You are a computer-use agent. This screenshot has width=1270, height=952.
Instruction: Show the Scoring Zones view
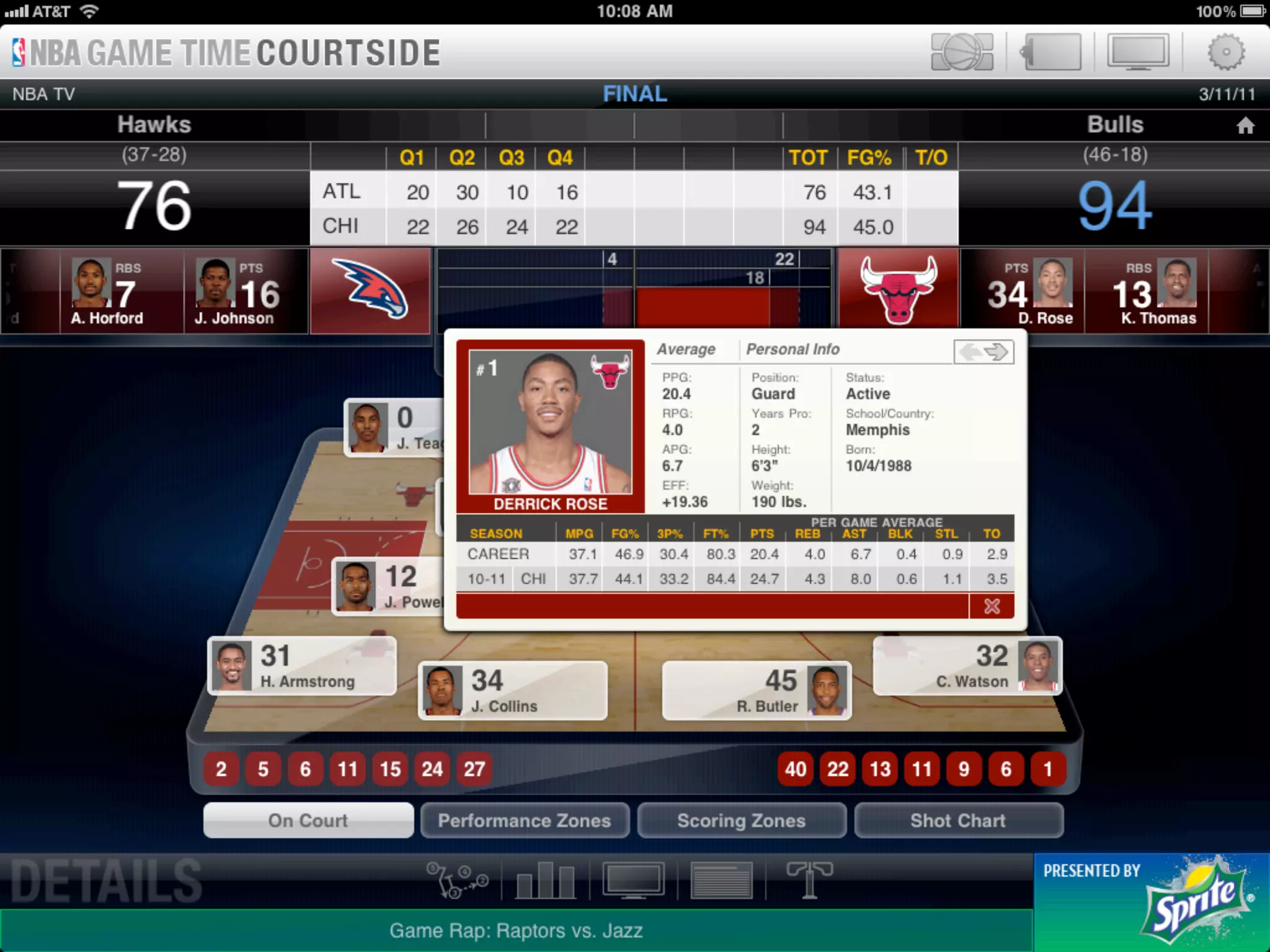coord(741,821)
